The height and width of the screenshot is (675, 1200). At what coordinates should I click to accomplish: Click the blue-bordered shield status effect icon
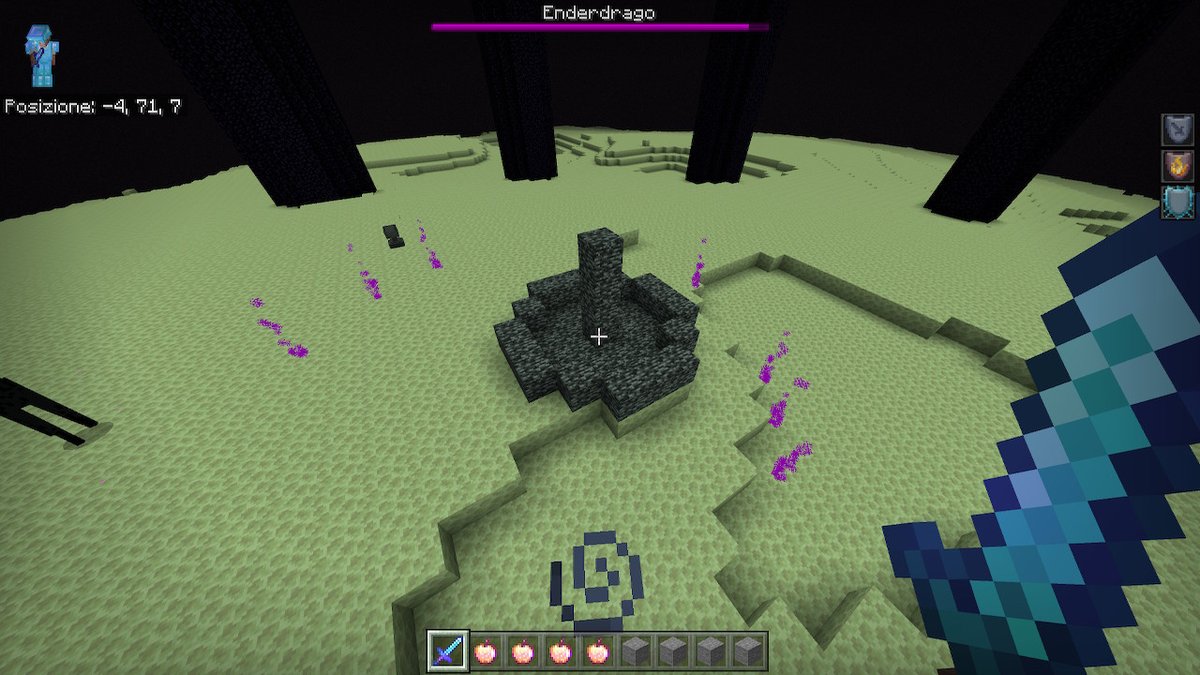(x=1177, y=201)
